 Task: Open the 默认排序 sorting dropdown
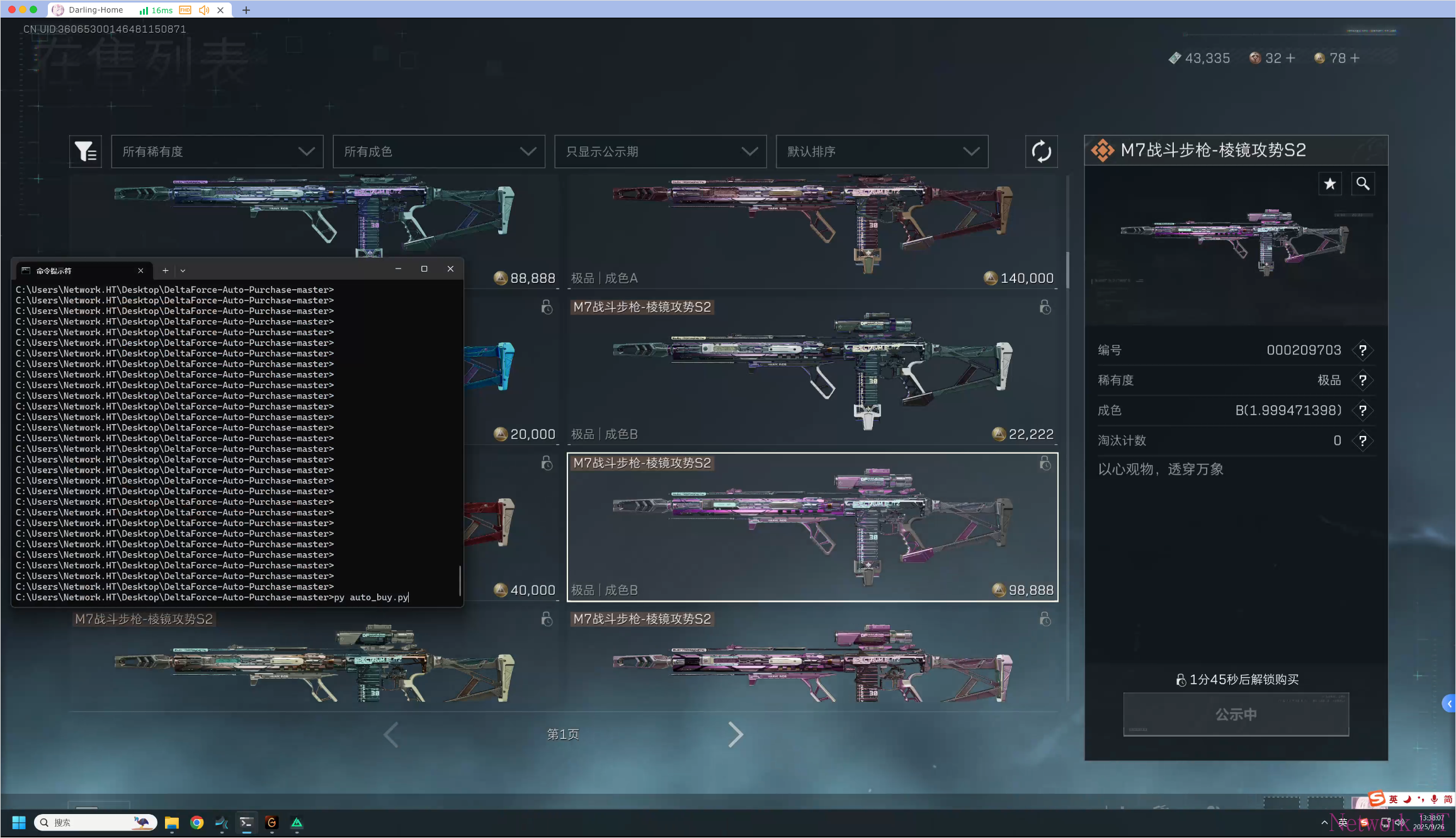(x=882, y=152)
